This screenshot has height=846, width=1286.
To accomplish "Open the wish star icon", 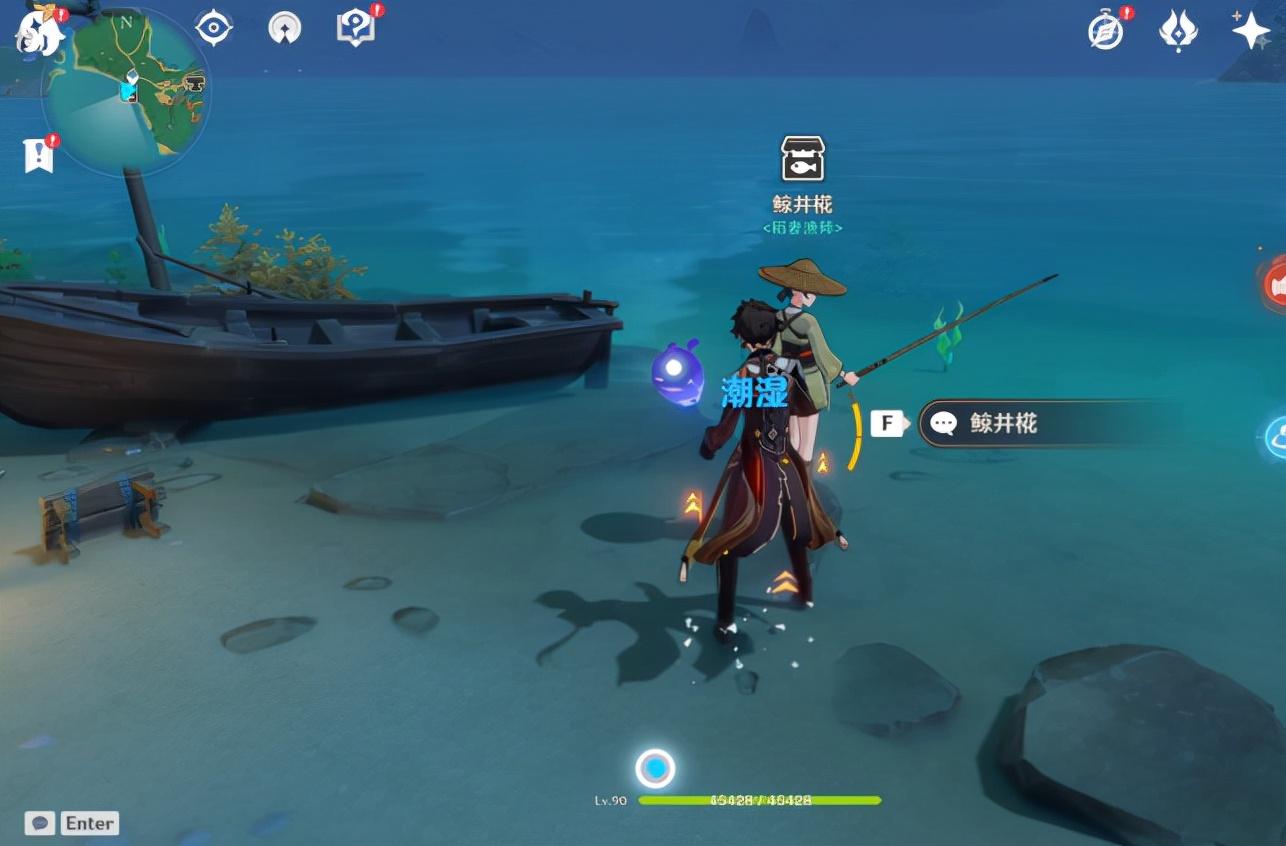I will pos(1250,30).
